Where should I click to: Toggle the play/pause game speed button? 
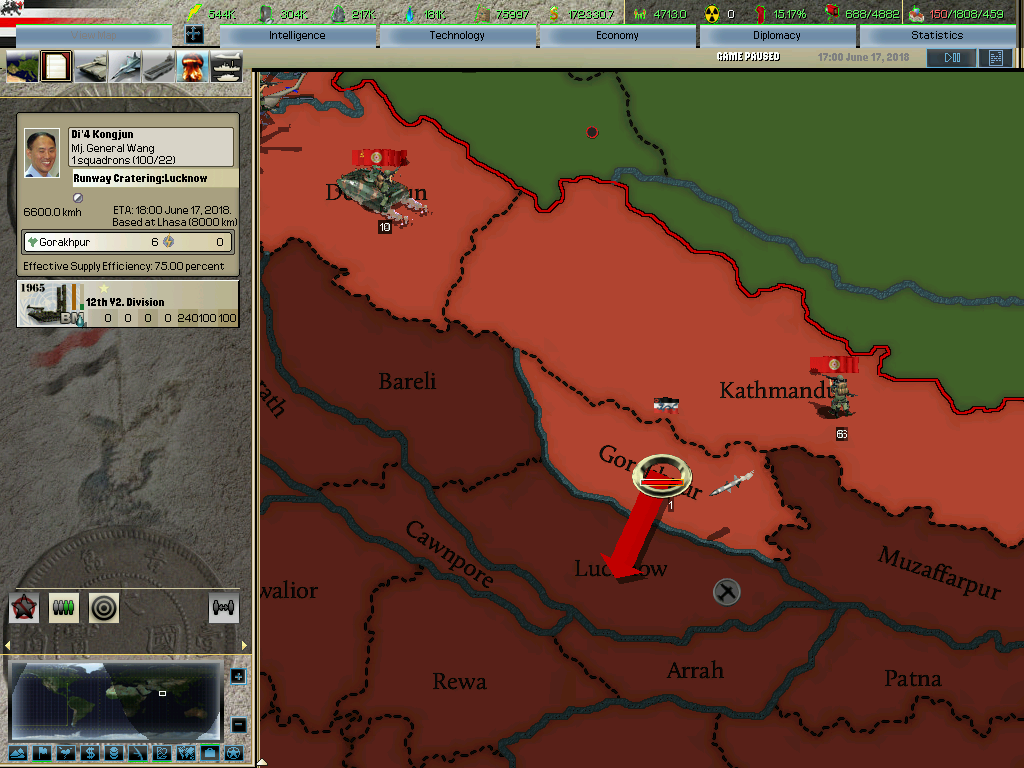pyautogui.click(x=951, y=58)
